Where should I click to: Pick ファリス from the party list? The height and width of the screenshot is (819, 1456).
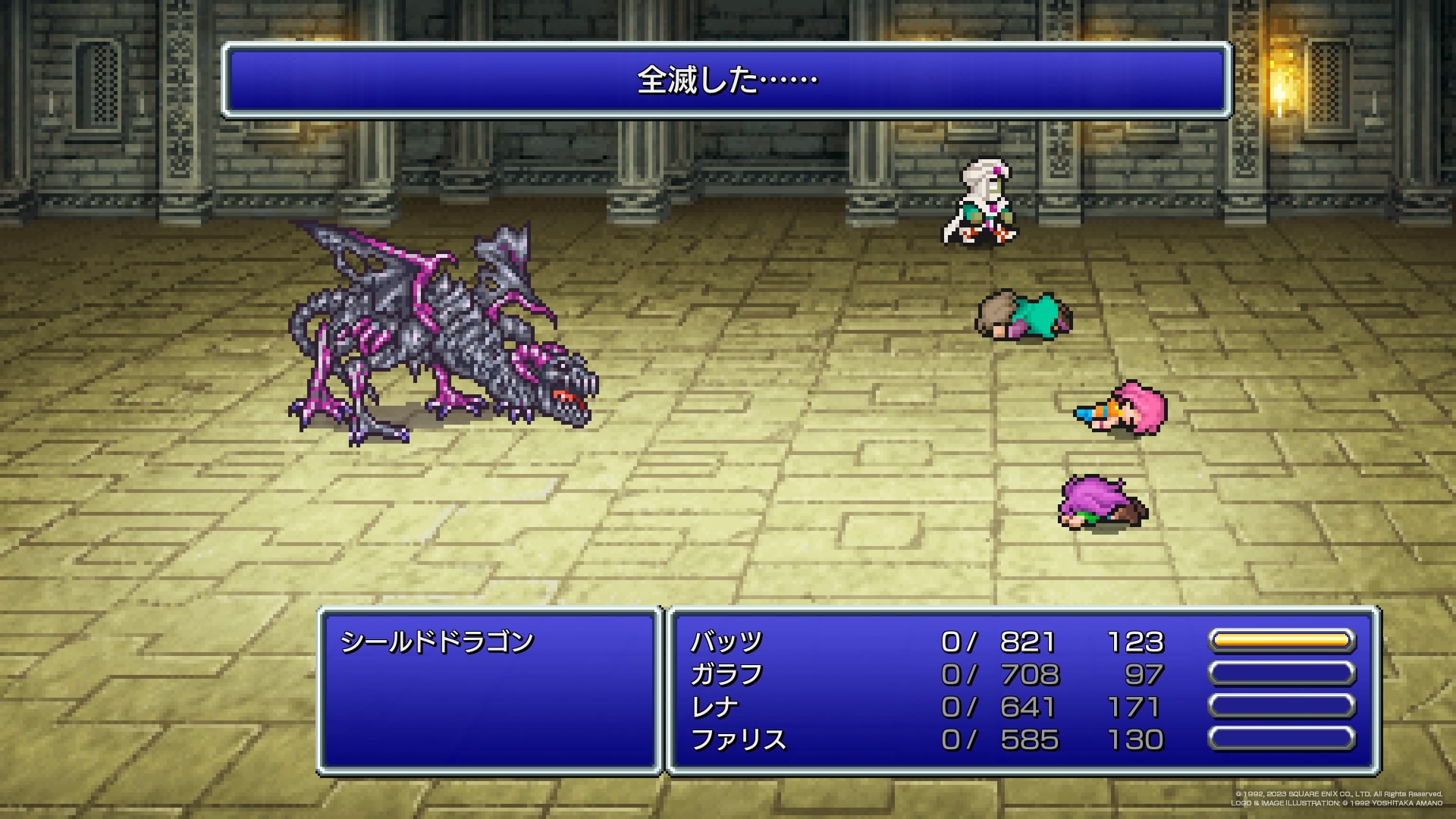pyautogui.click(x=739, y=740)
